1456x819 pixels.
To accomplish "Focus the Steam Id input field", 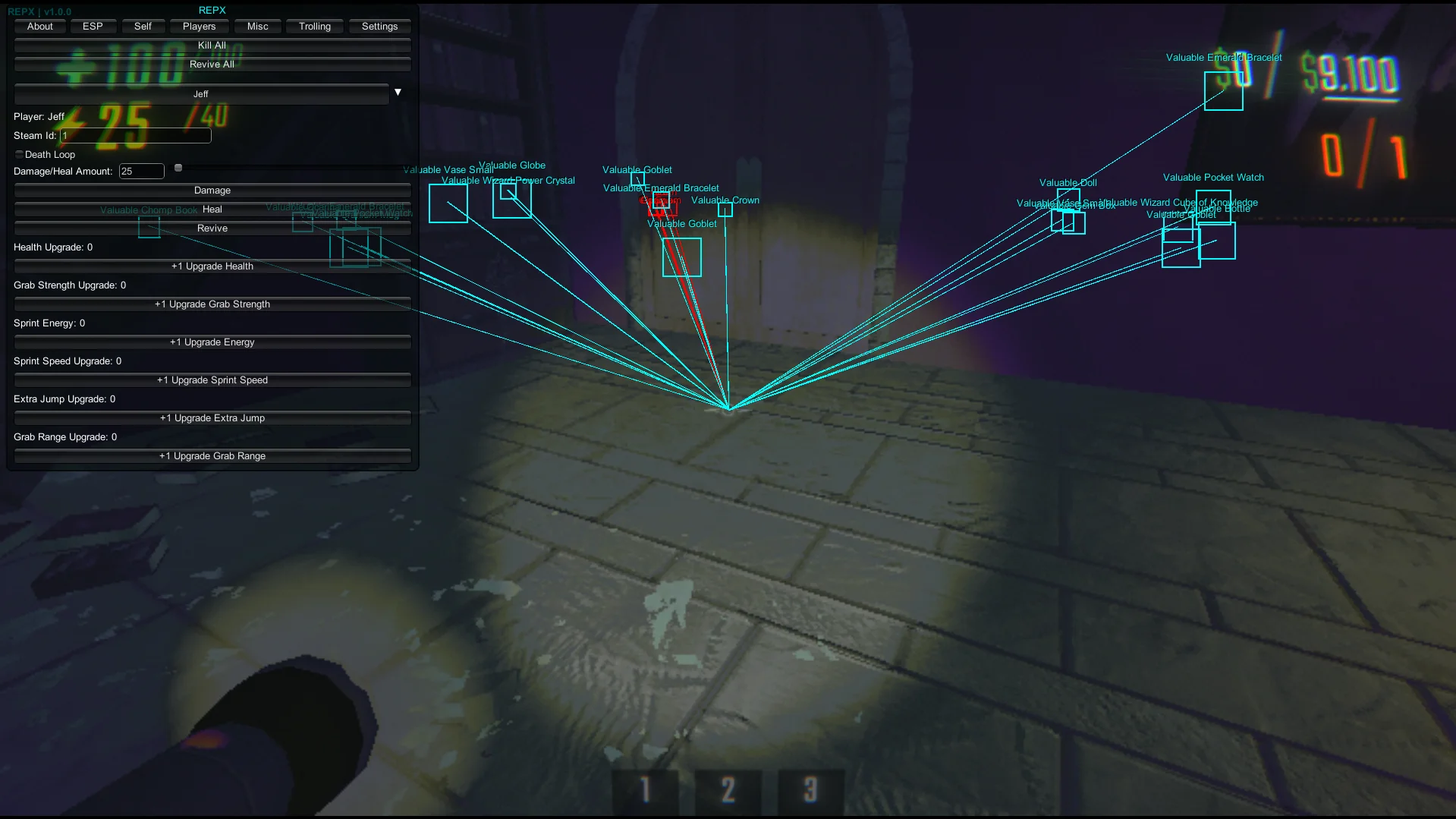I will coord(136,136).
